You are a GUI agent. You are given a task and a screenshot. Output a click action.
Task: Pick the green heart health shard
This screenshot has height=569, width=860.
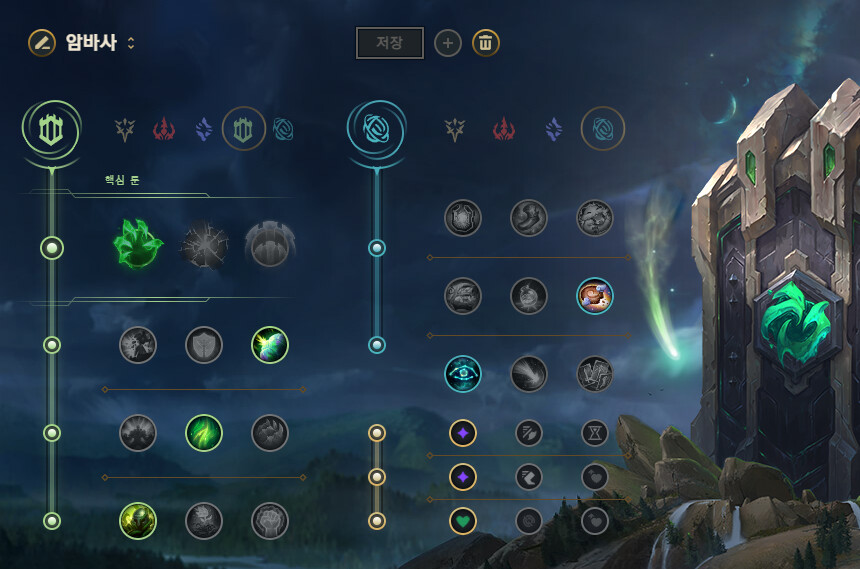463,520
